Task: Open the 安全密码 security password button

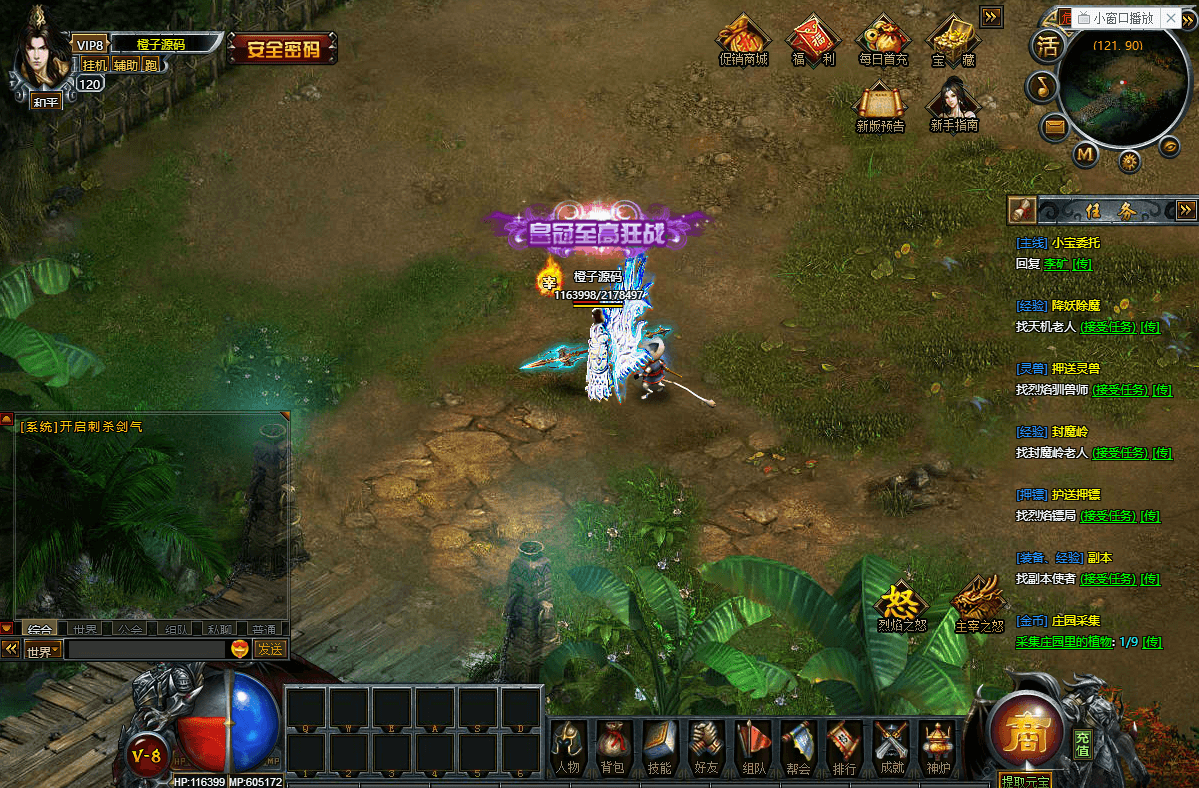Action: 283,48
